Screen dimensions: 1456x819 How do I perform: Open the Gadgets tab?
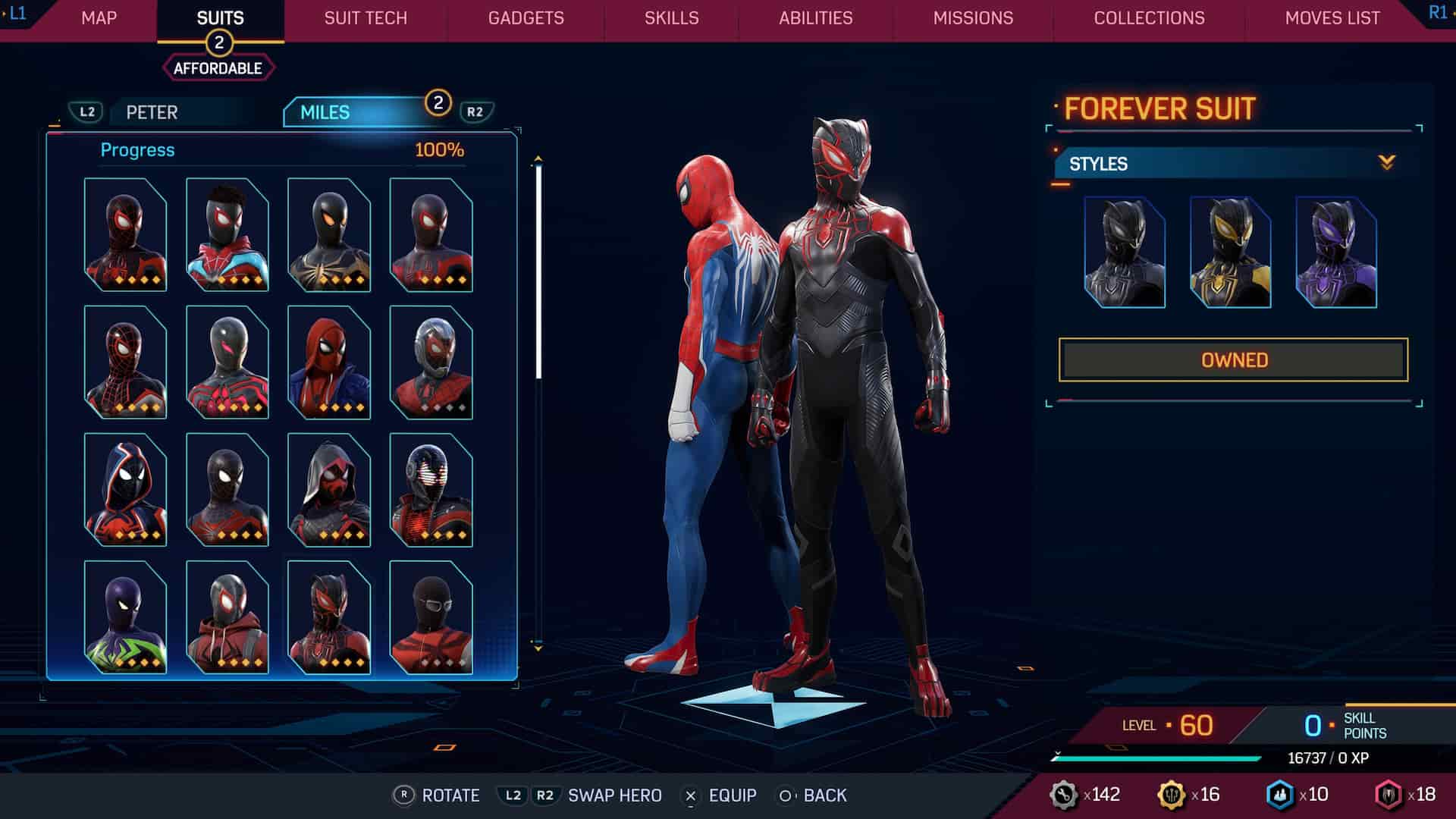click(525, 18)
